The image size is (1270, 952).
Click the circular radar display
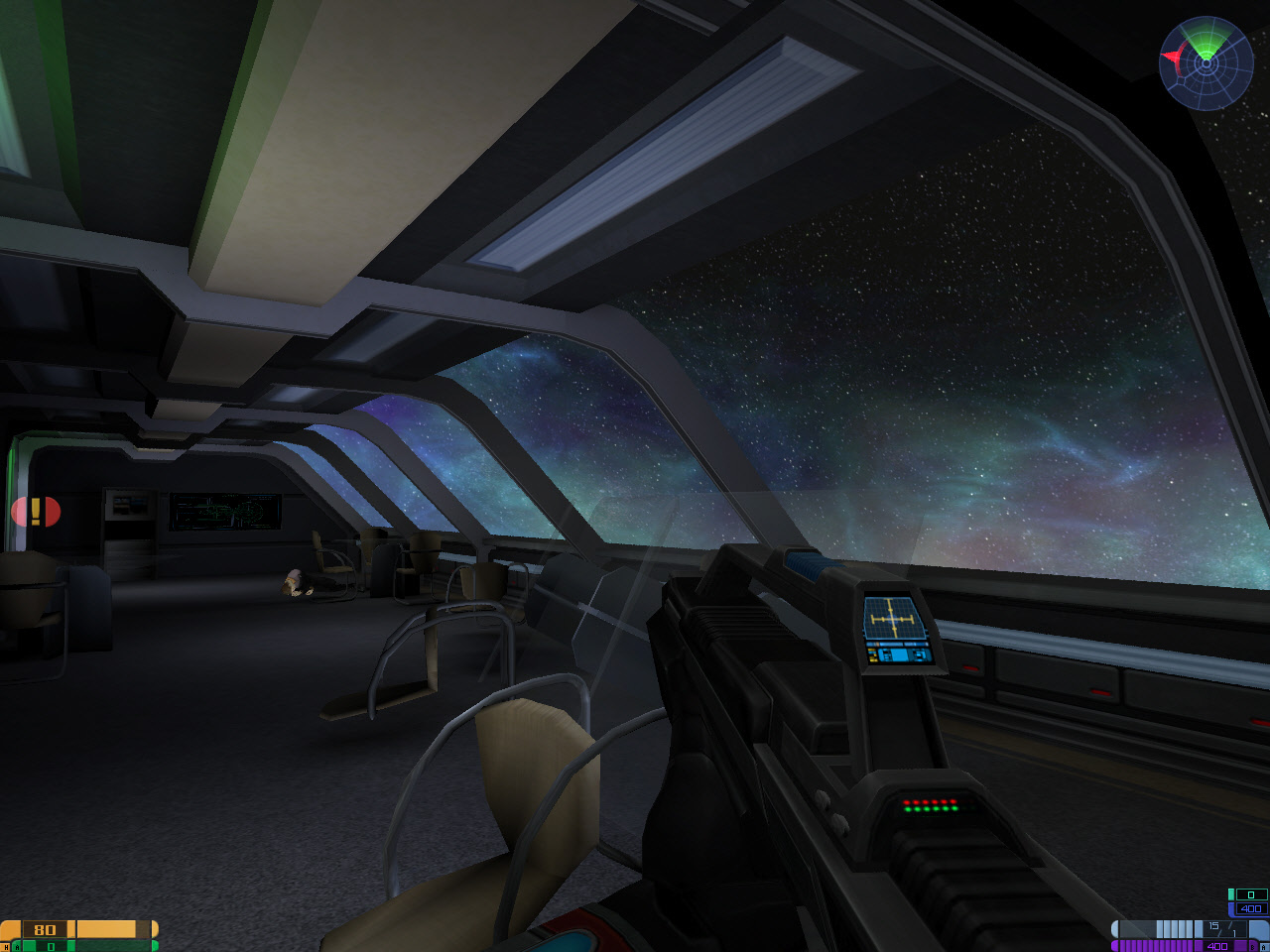tap(1206, 63)
